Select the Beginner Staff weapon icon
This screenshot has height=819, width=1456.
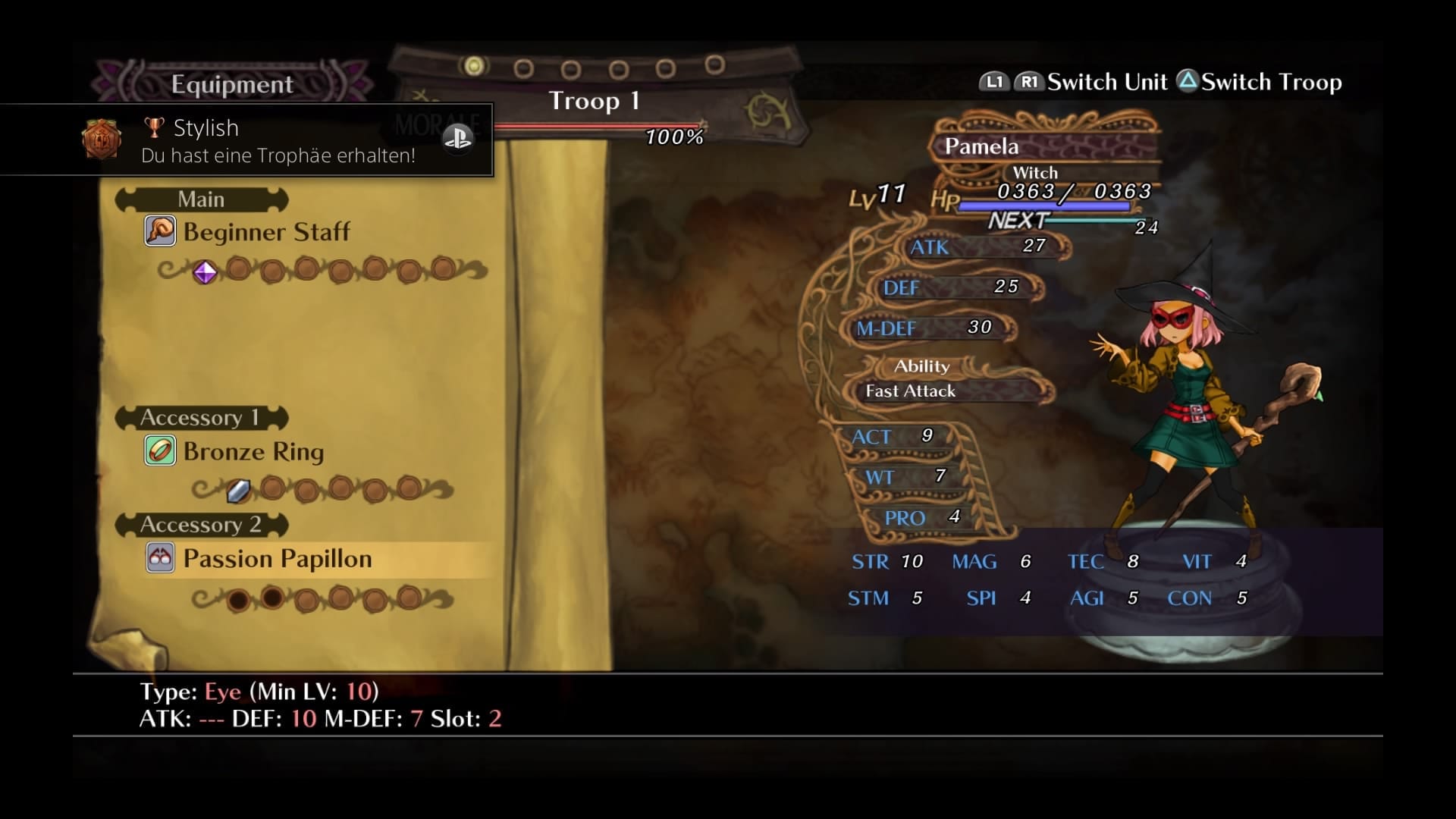[159, 231]
